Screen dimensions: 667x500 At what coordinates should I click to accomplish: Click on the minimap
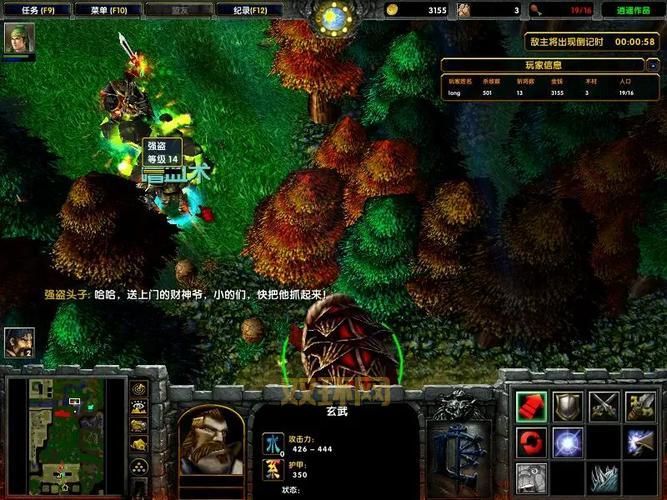point(65,434)
